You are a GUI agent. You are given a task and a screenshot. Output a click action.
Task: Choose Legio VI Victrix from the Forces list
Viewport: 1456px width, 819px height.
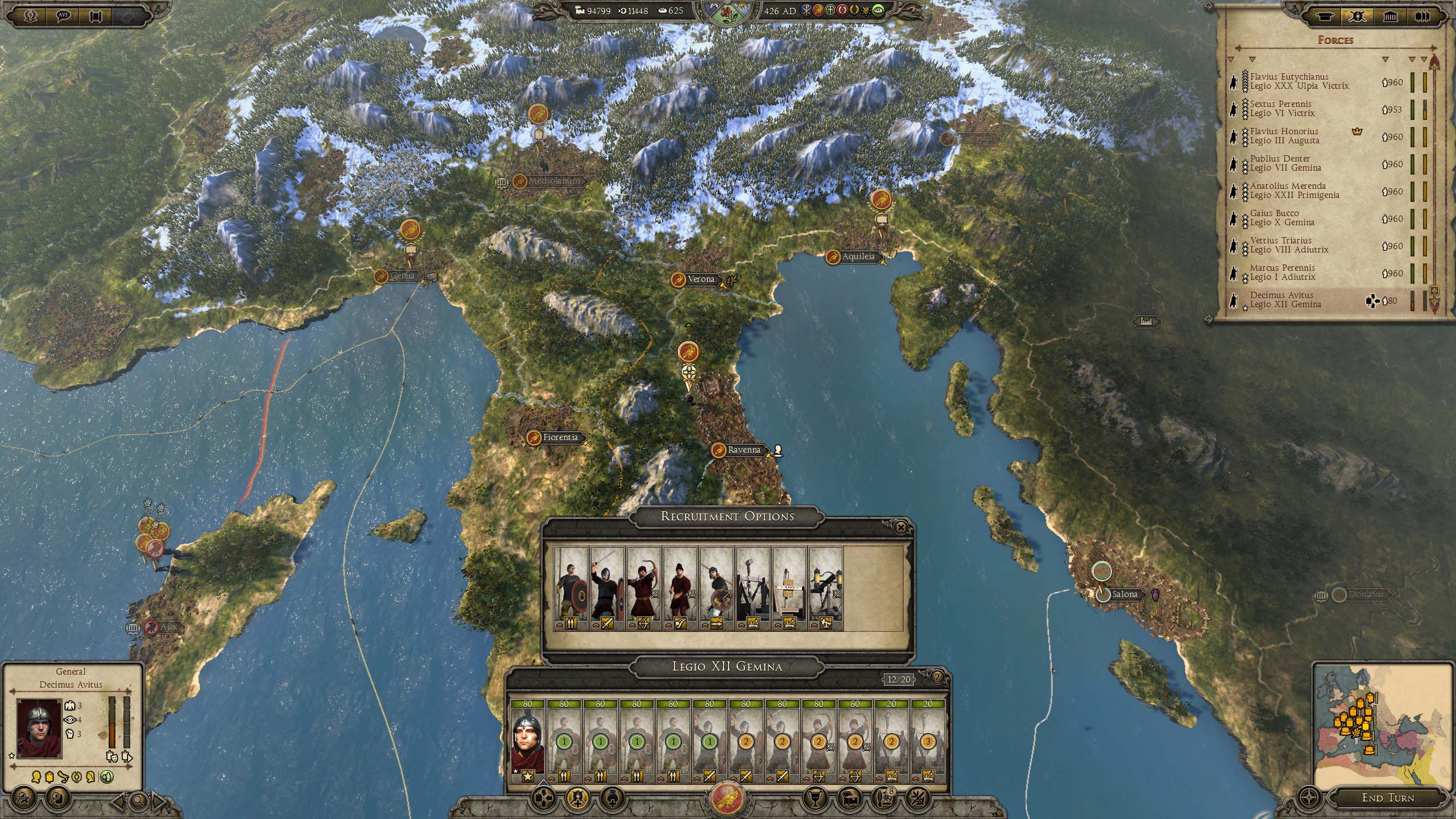point(1282,109)
